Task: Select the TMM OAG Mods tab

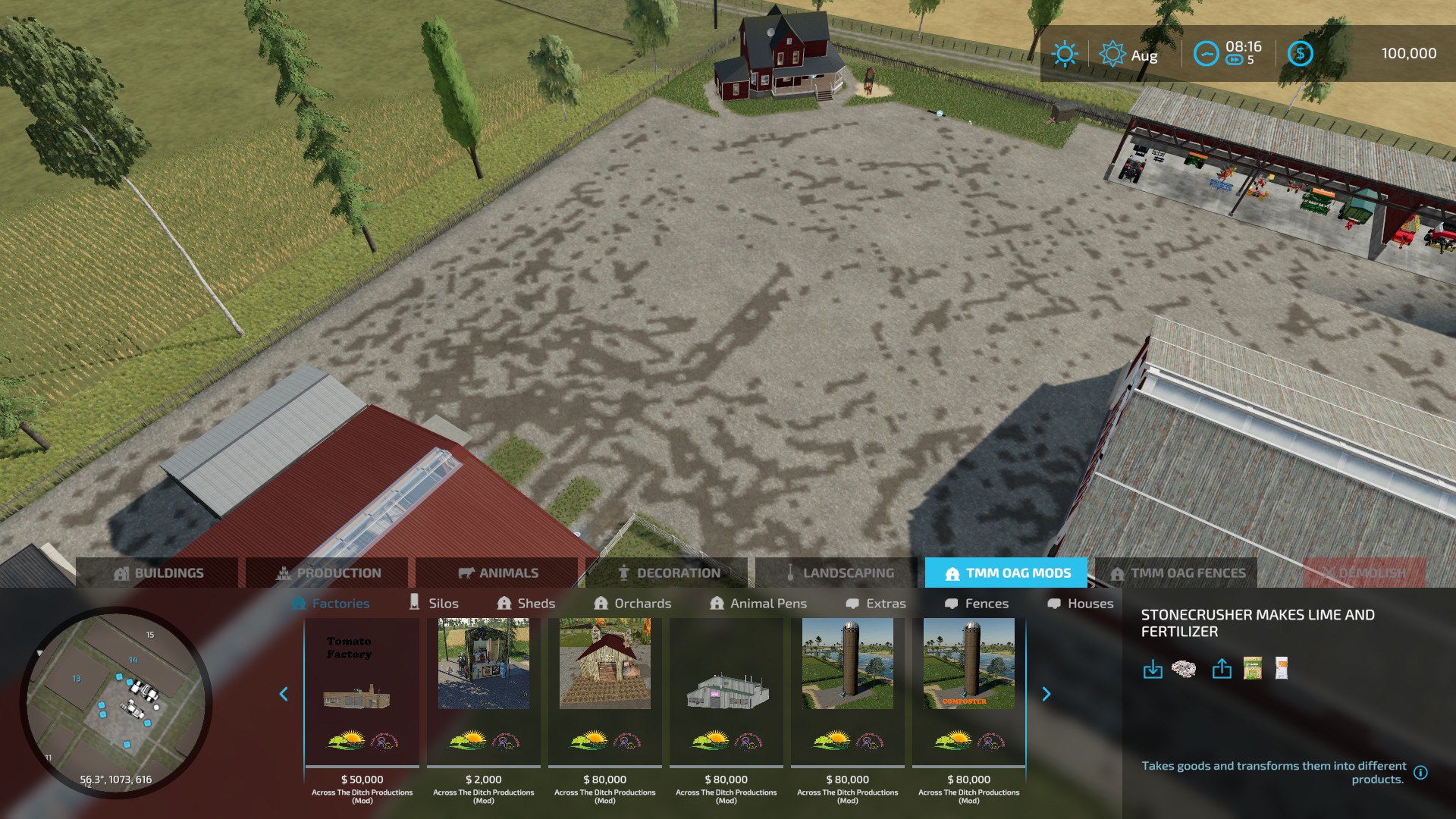Action: (1006, 573)
